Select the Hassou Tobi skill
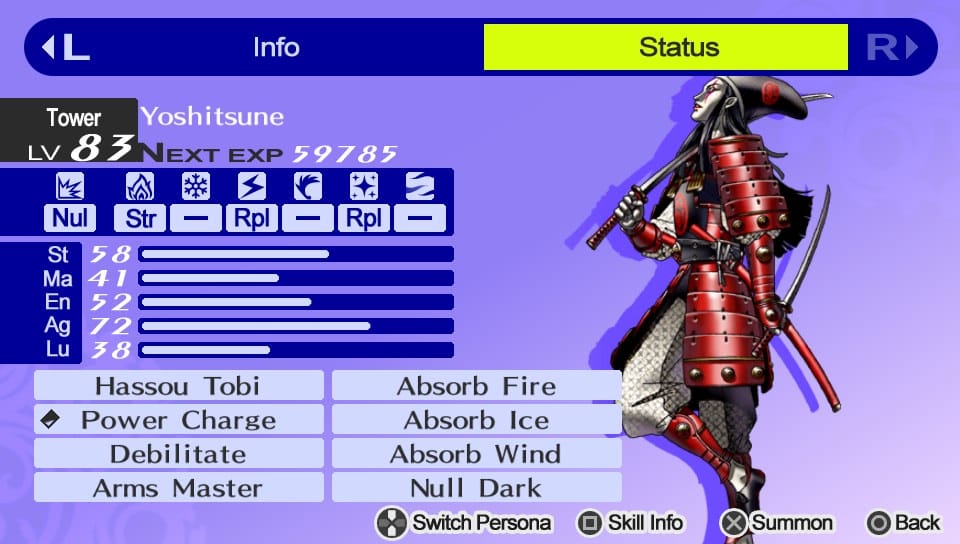Viewport: 960px width, 544px height. point(178,386)
